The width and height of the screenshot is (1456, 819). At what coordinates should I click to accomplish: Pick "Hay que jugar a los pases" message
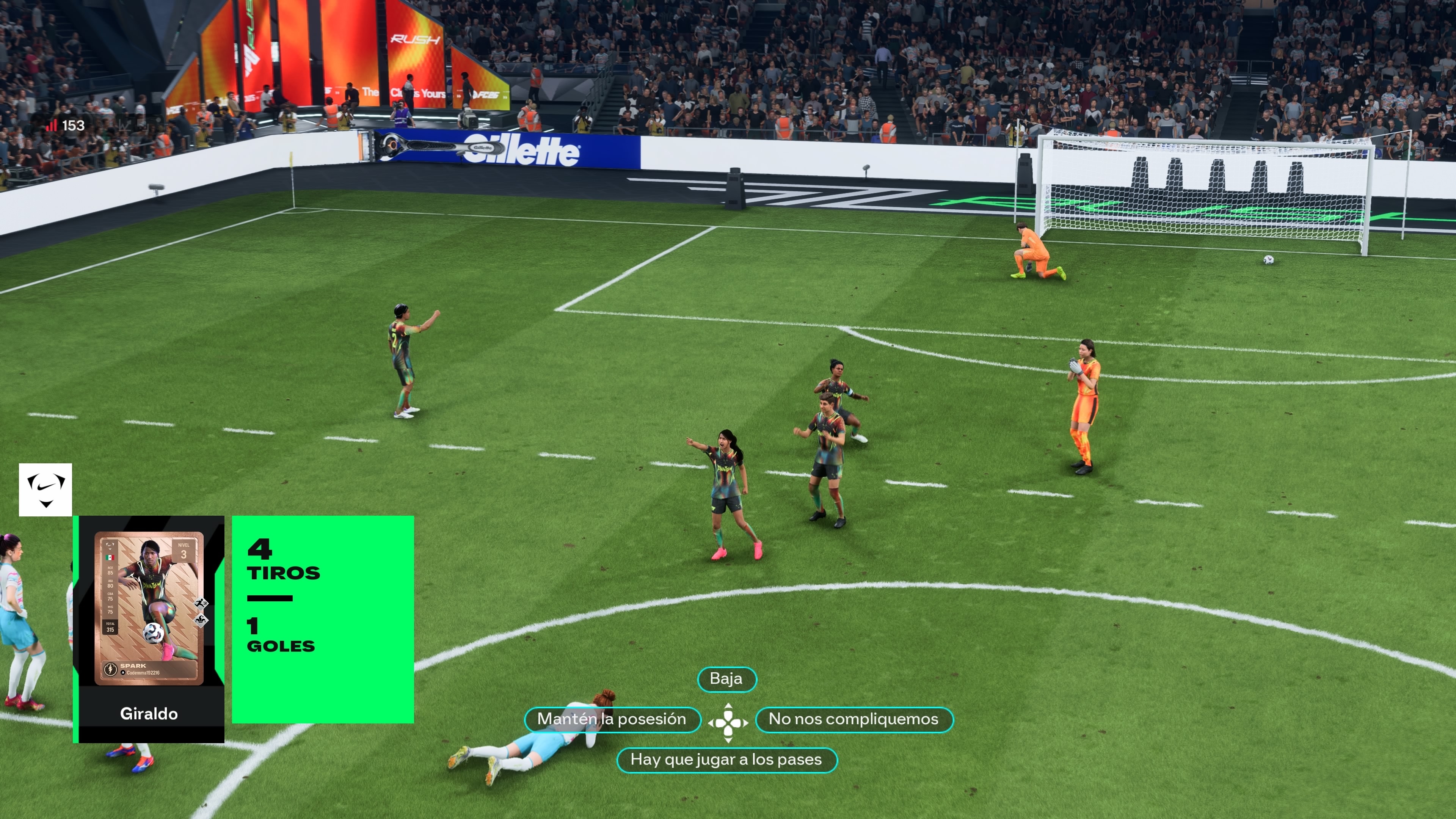[x=726, y=759]
